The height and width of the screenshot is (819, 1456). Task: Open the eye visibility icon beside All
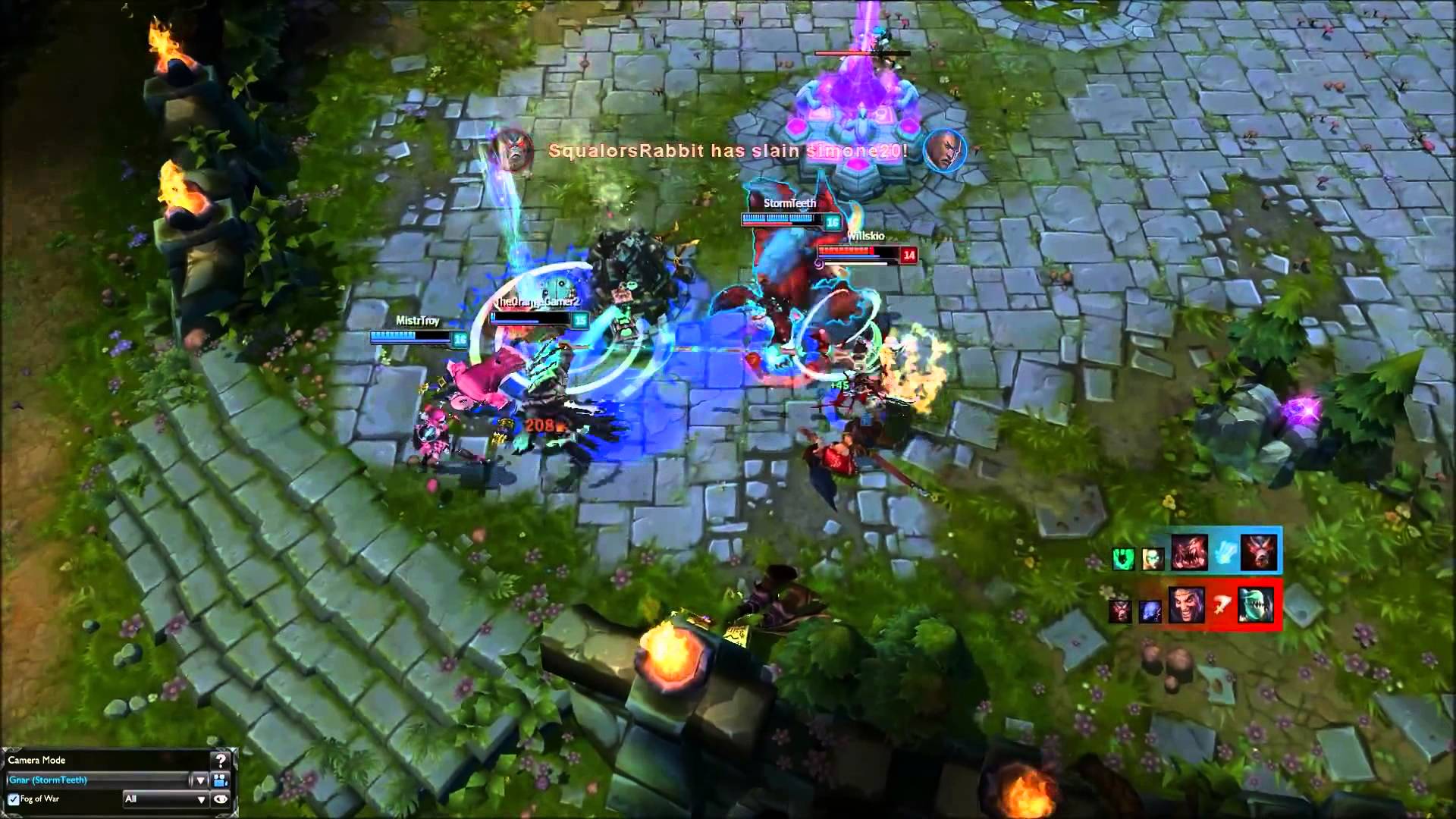click(220, 799)
